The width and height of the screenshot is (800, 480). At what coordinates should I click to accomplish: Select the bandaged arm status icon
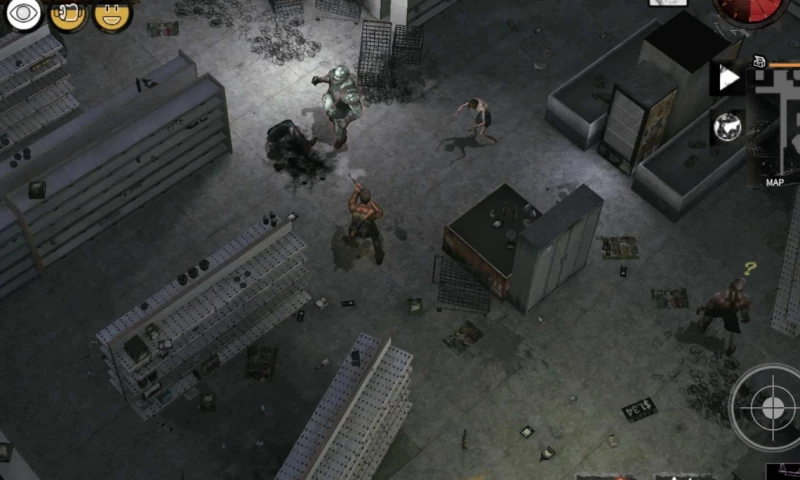68,15
